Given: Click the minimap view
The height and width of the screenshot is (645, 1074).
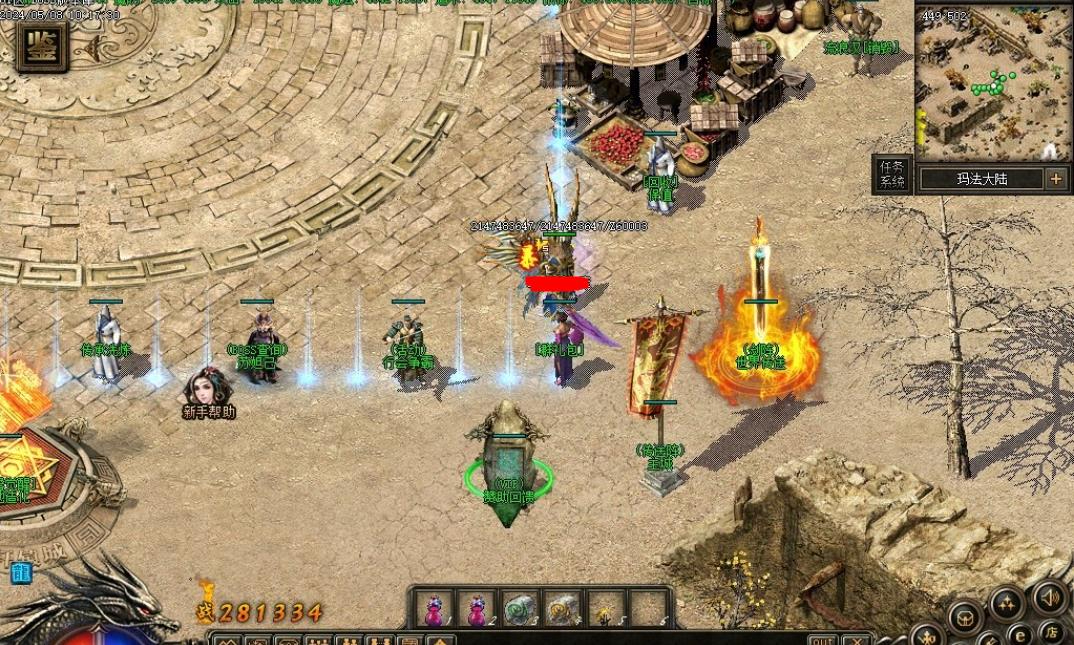Looking at the screenshot, I should pos(993,83).
